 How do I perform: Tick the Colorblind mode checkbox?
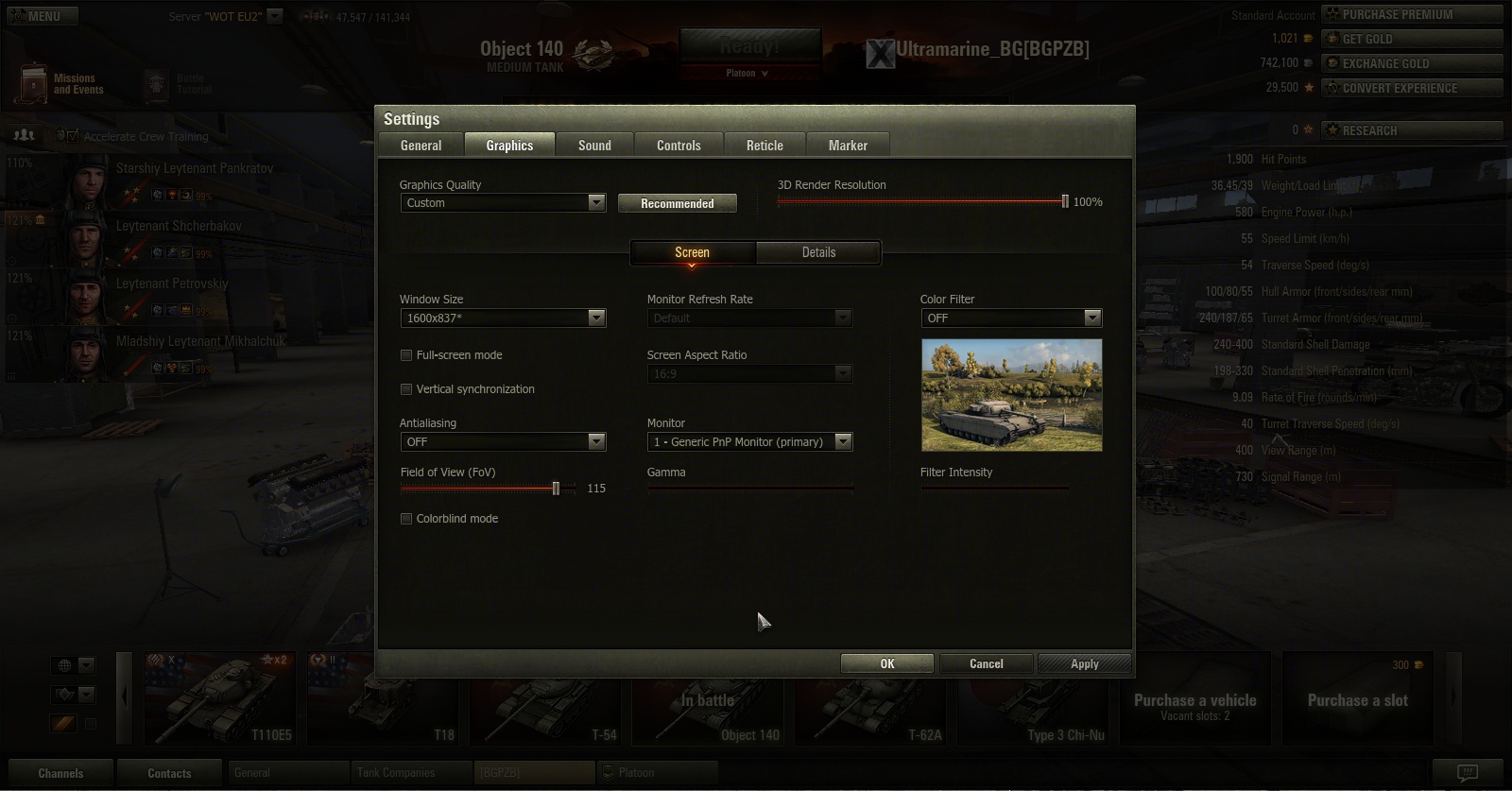coord(406,519)
